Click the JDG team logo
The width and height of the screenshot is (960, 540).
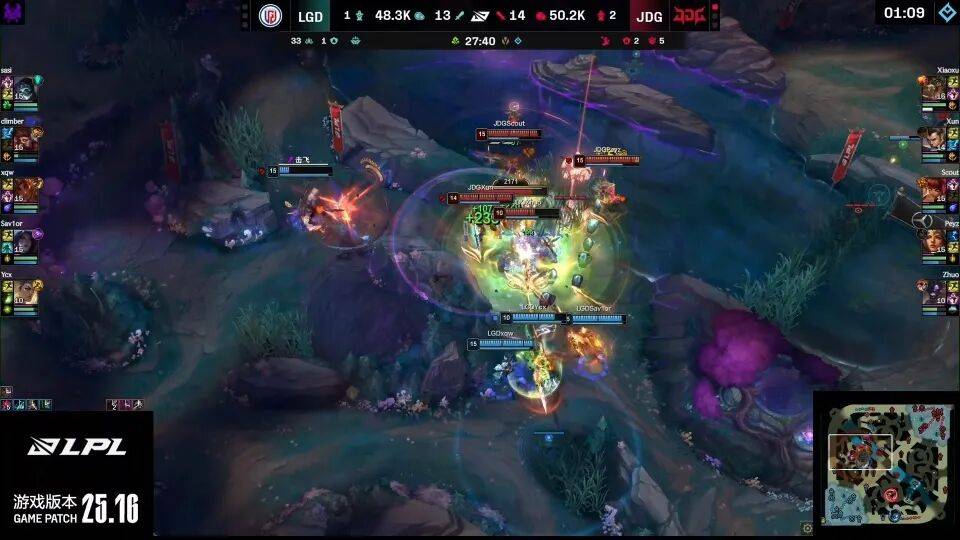[688, 16]
